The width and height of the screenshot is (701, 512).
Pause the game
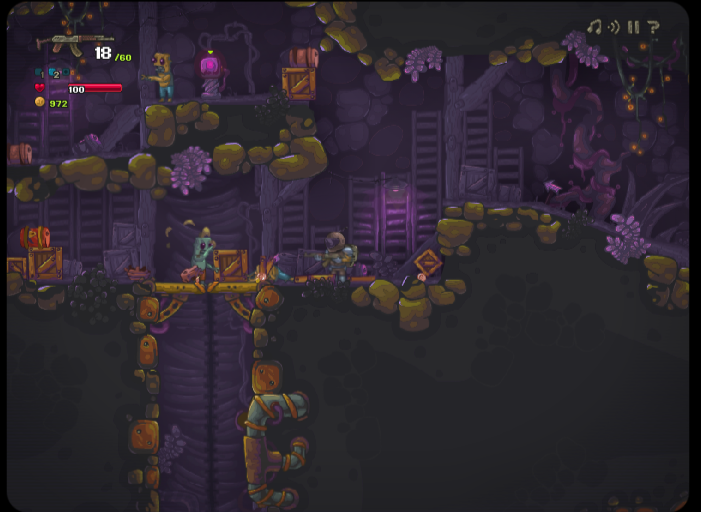[x=633, y=27]
